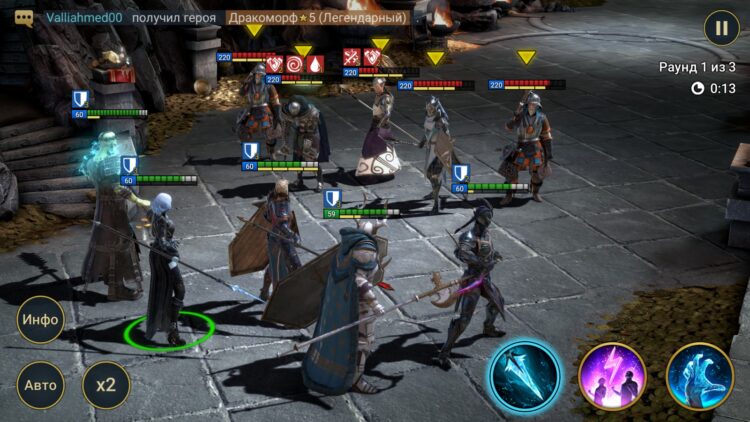
Task: Toggle Авто auto-battle mode
Action: coord(40,385)
